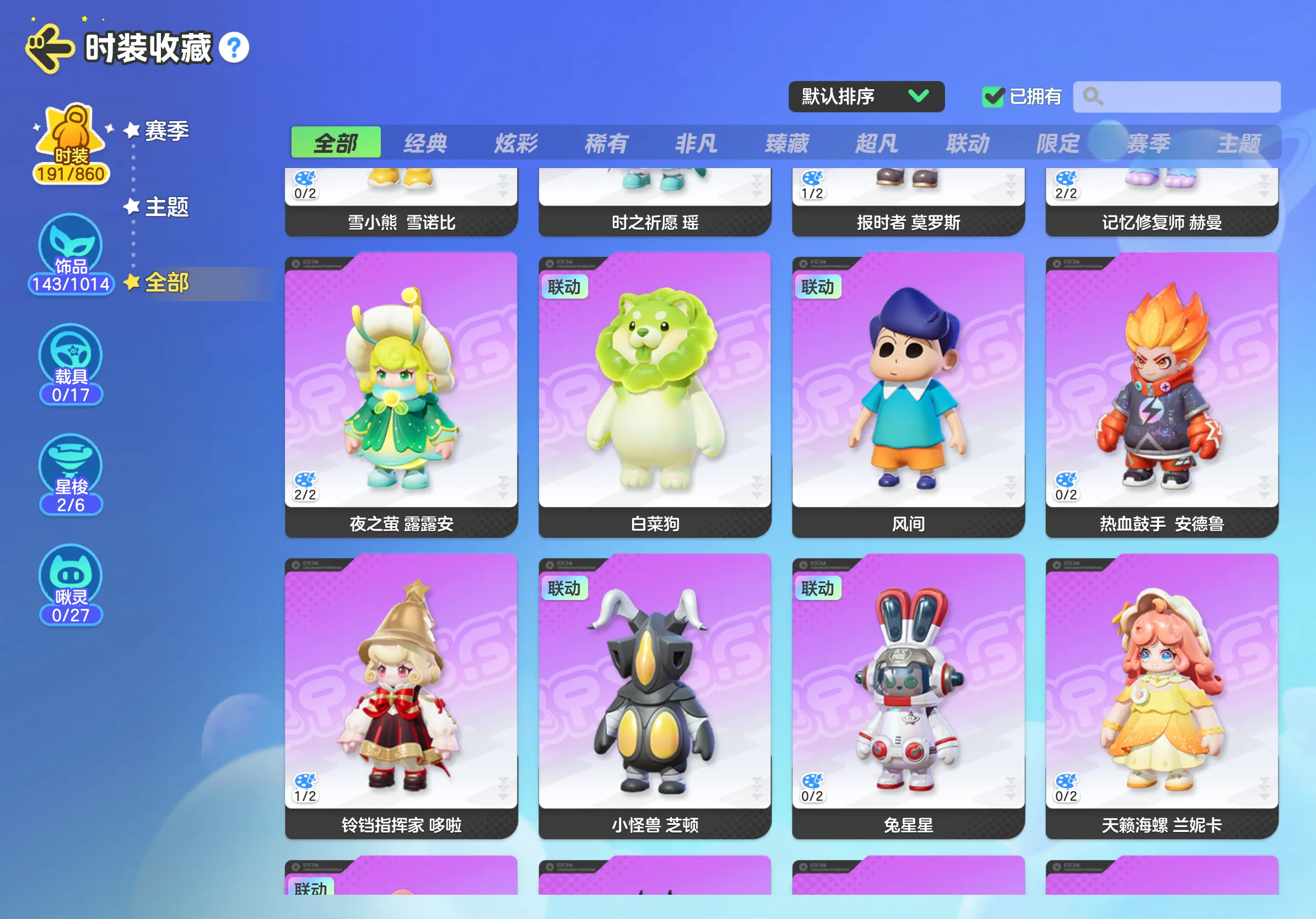The image size is (1316, 919).
Task: Choose the 限定 limited tab
Action: 1058,143
